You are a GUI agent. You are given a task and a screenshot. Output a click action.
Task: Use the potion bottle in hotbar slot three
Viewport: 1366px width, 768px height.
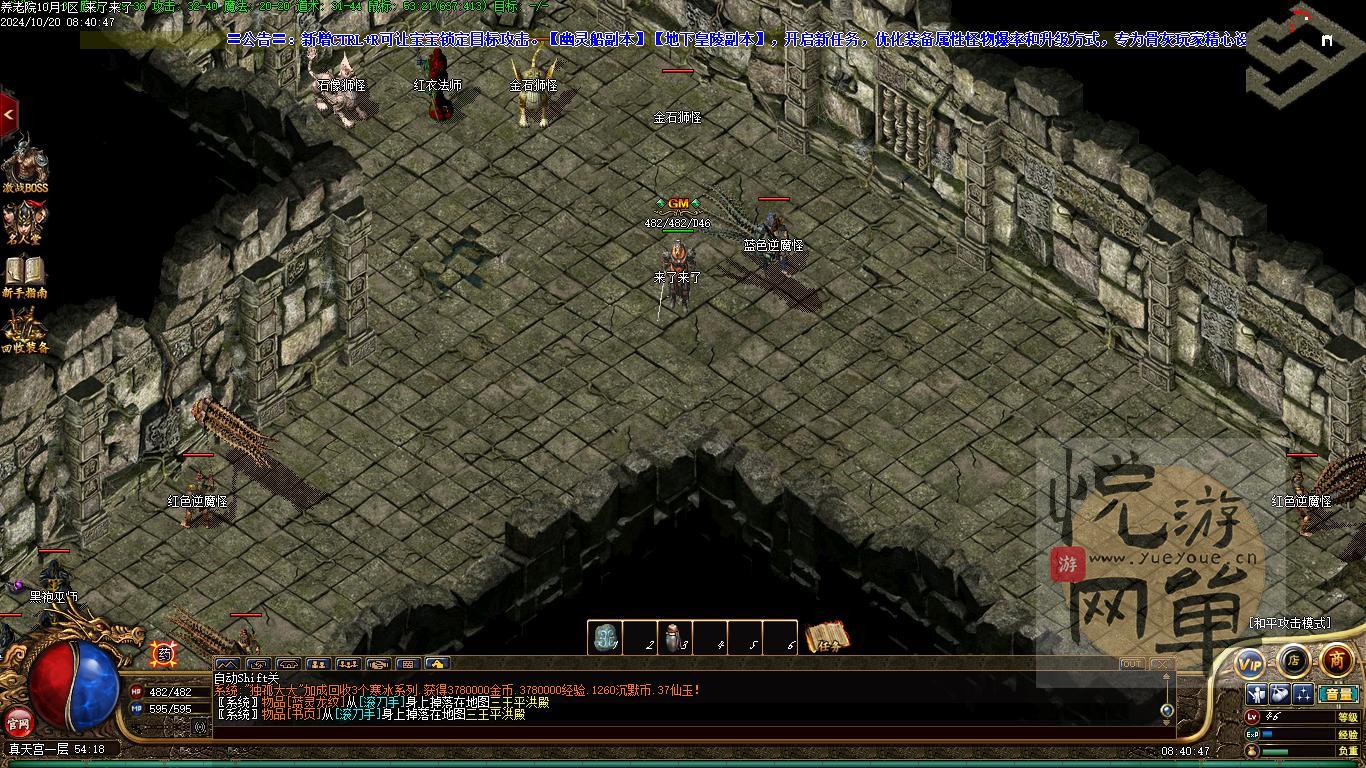point(675,638)
